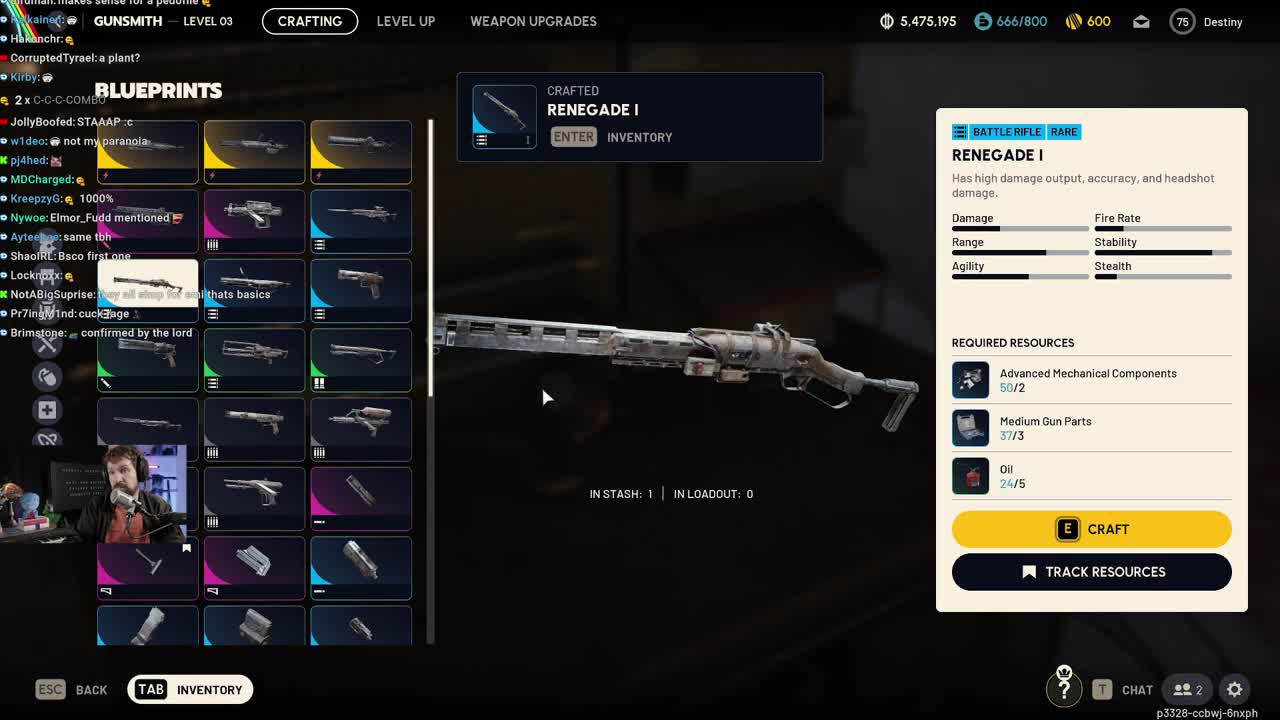Screen dimensions: 1280x720
Task: Select the Advanced Mechanical Components resource
Action: point(1090,380)
